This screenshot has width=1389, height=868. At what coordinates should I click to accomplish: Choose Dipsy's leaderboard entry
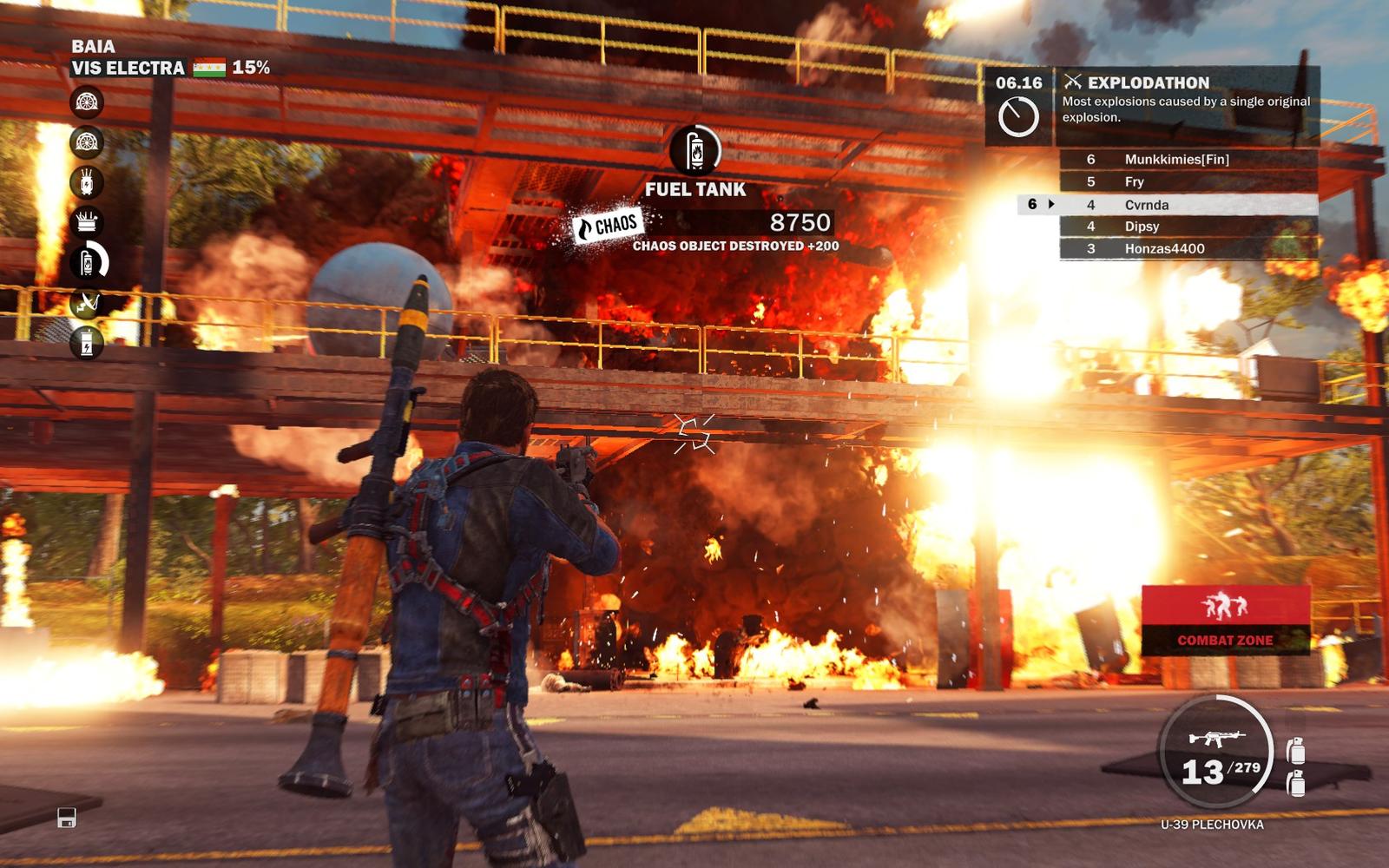(x=1188, y=227)
